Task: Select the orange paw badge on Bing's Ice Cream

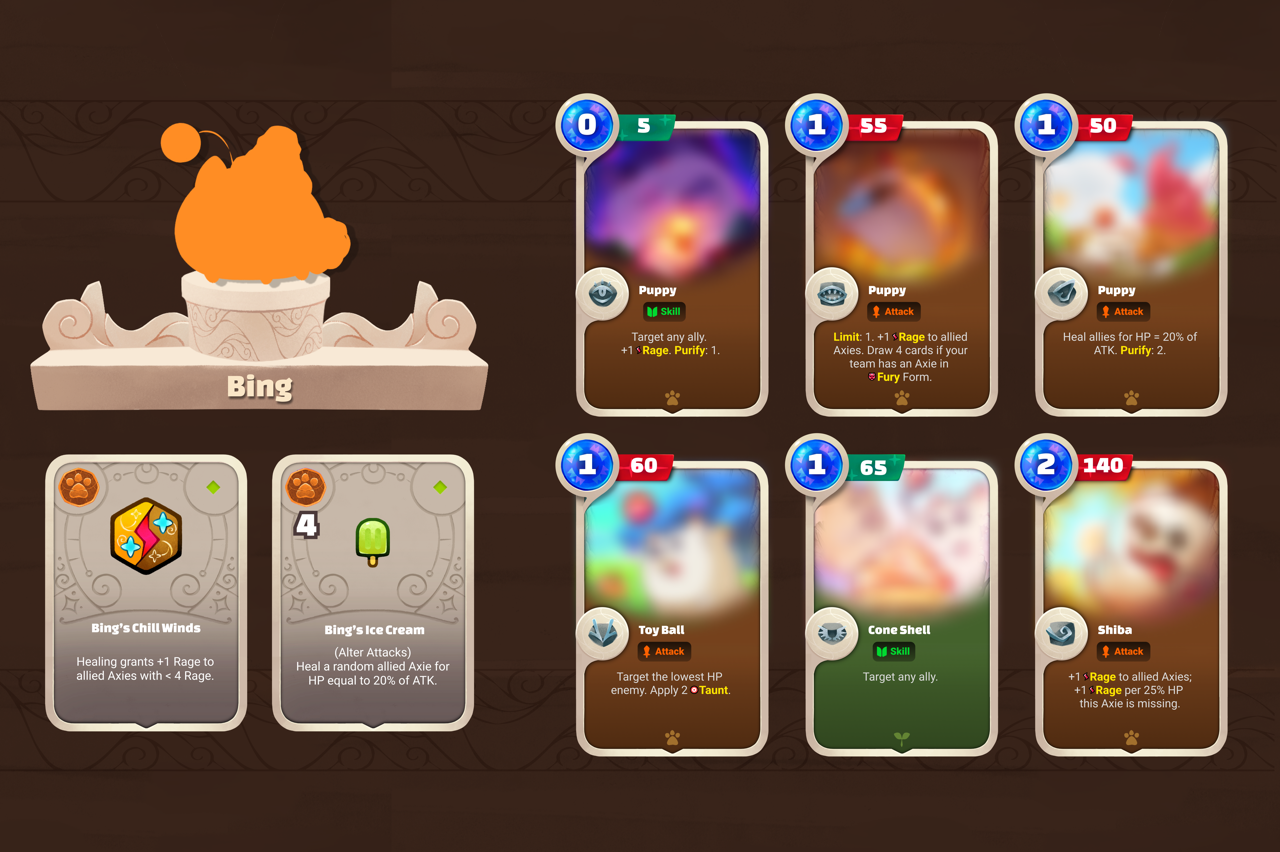Action: (306, 489)
